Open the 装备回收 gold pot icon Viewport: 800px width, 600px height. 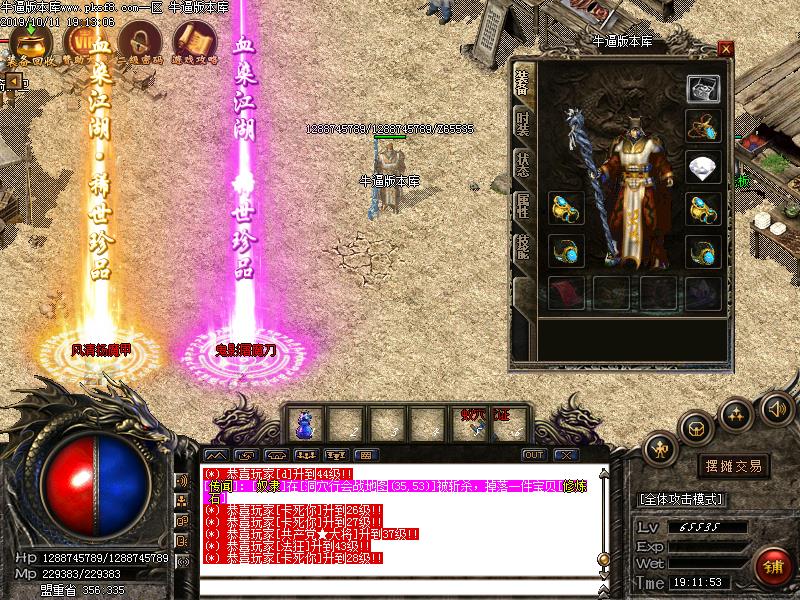pos(31,41)
